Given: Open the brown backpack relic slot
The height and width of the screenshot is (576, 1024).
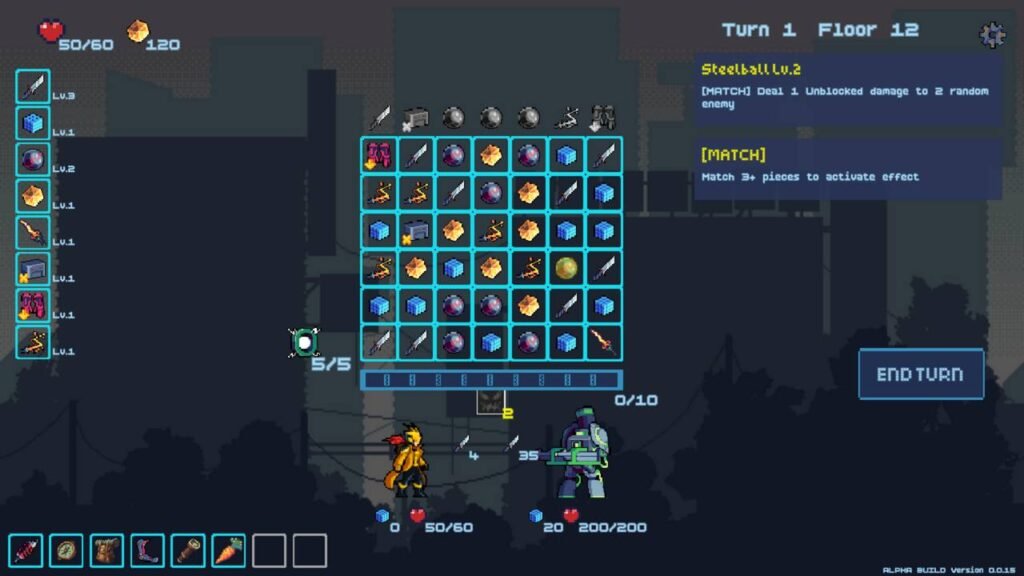Looking at the screenshot, I should [x=106, y=550].
